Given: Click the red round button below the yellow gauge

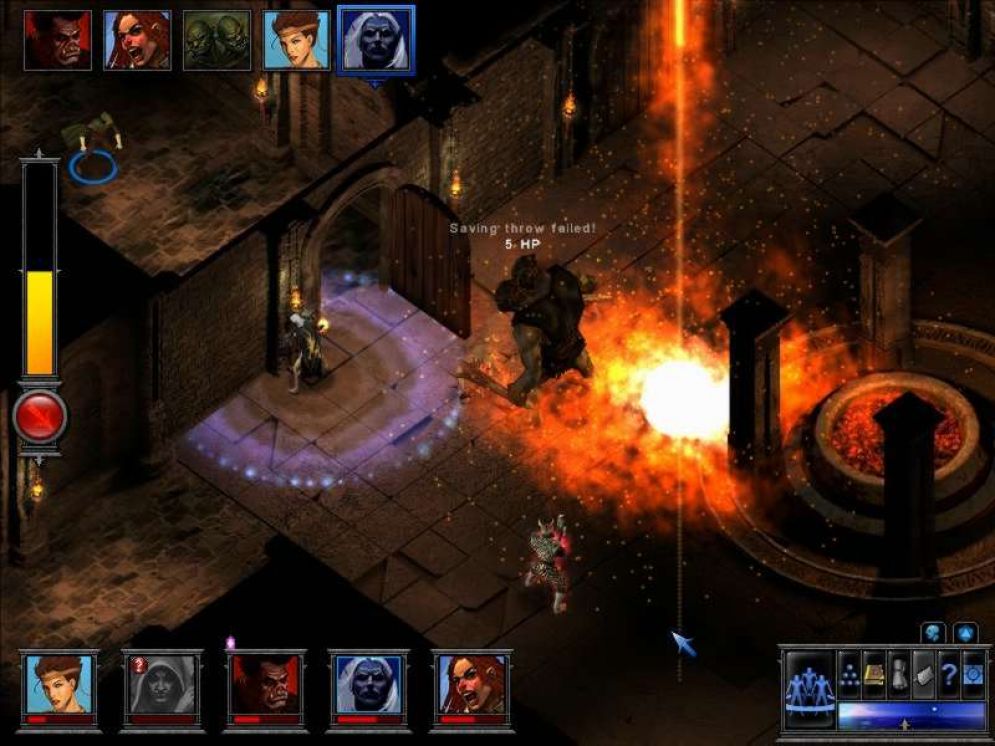Looking at the screenshot, I should (x=40, y=417).
